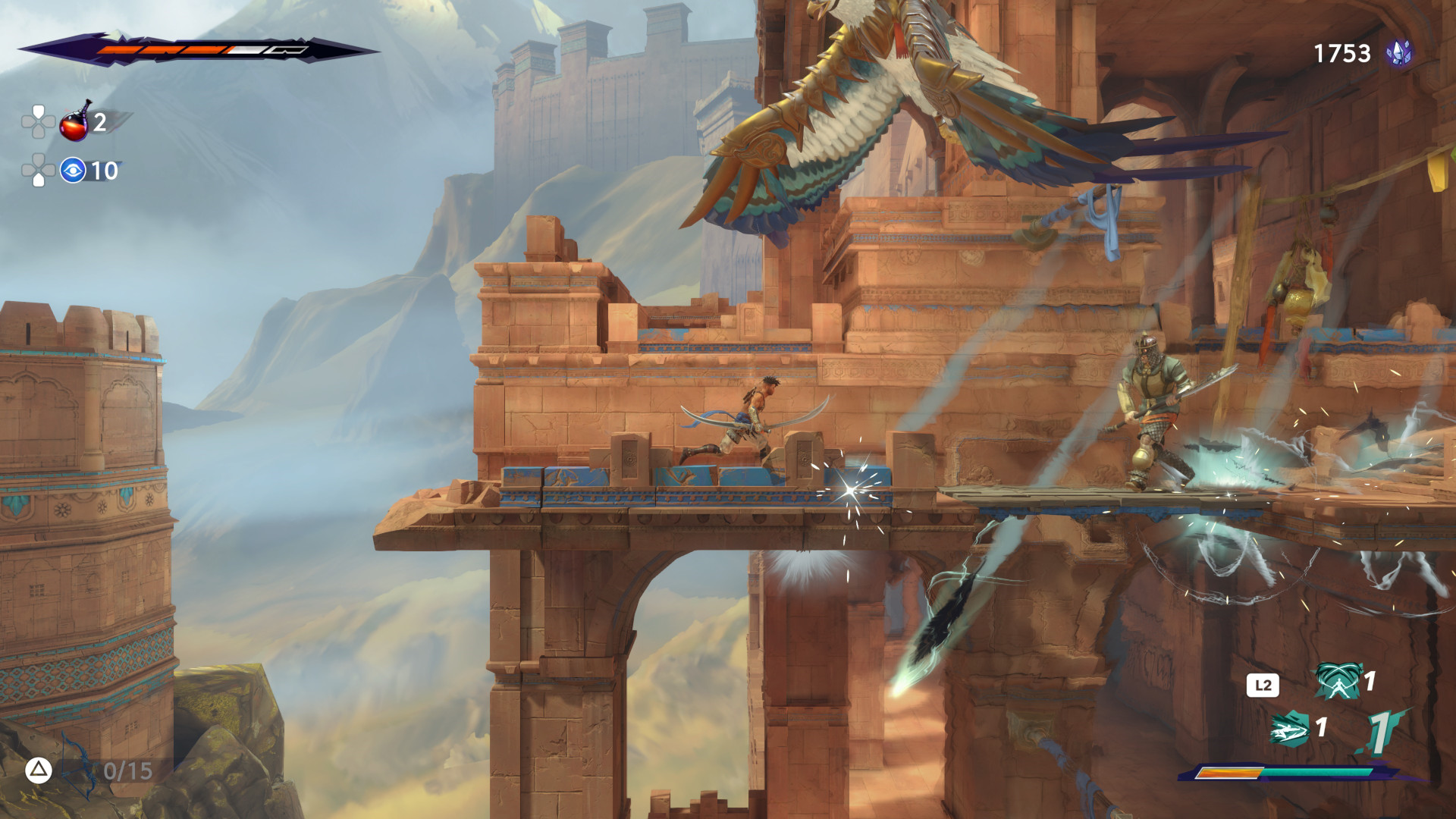Click the 0/15 arrow counter

pyautogui.click(x=129, y=770)
